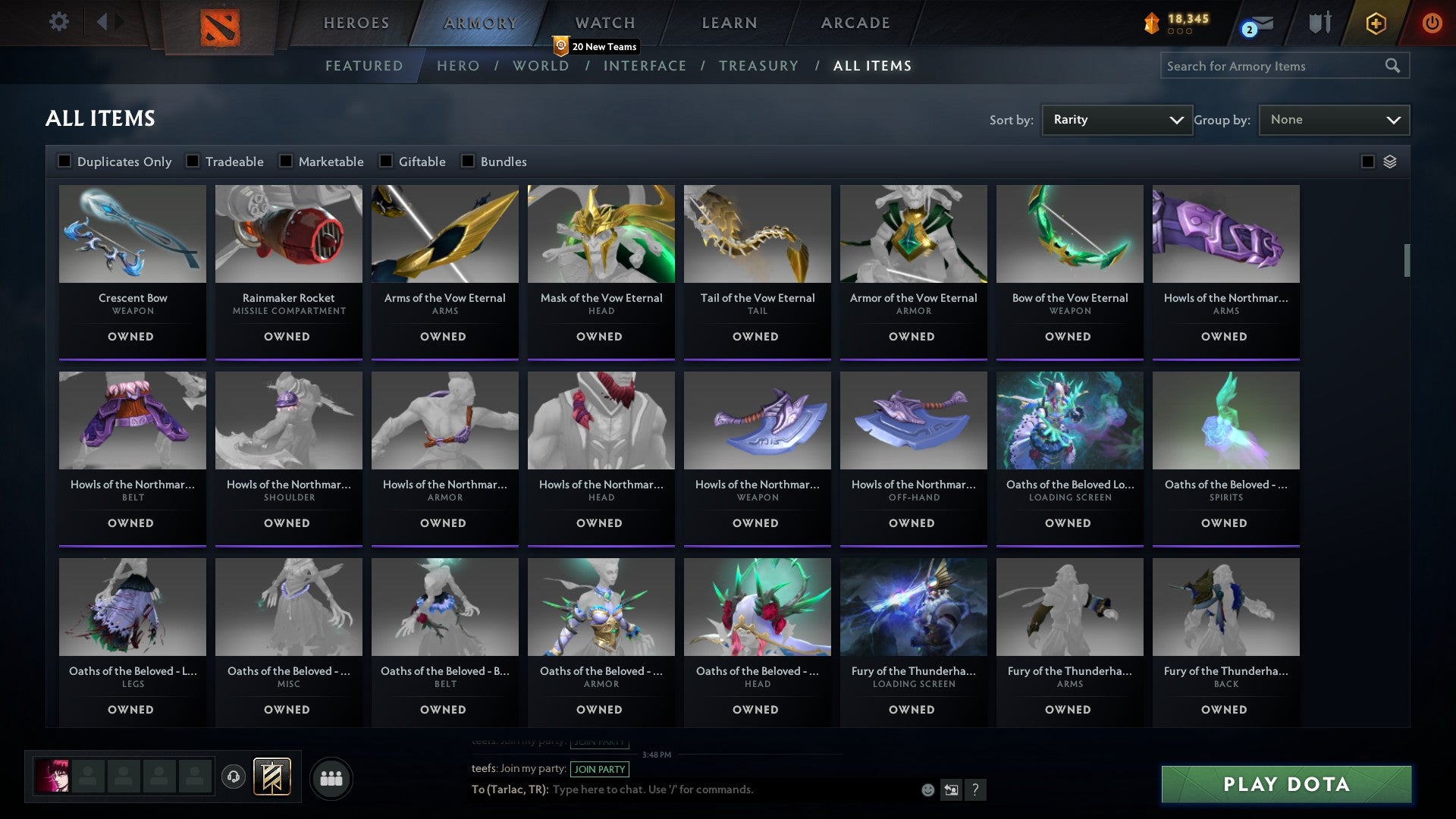Open the Group by None dropdown
This screenshot has height=819, width=1456.
click(1333, 119)
